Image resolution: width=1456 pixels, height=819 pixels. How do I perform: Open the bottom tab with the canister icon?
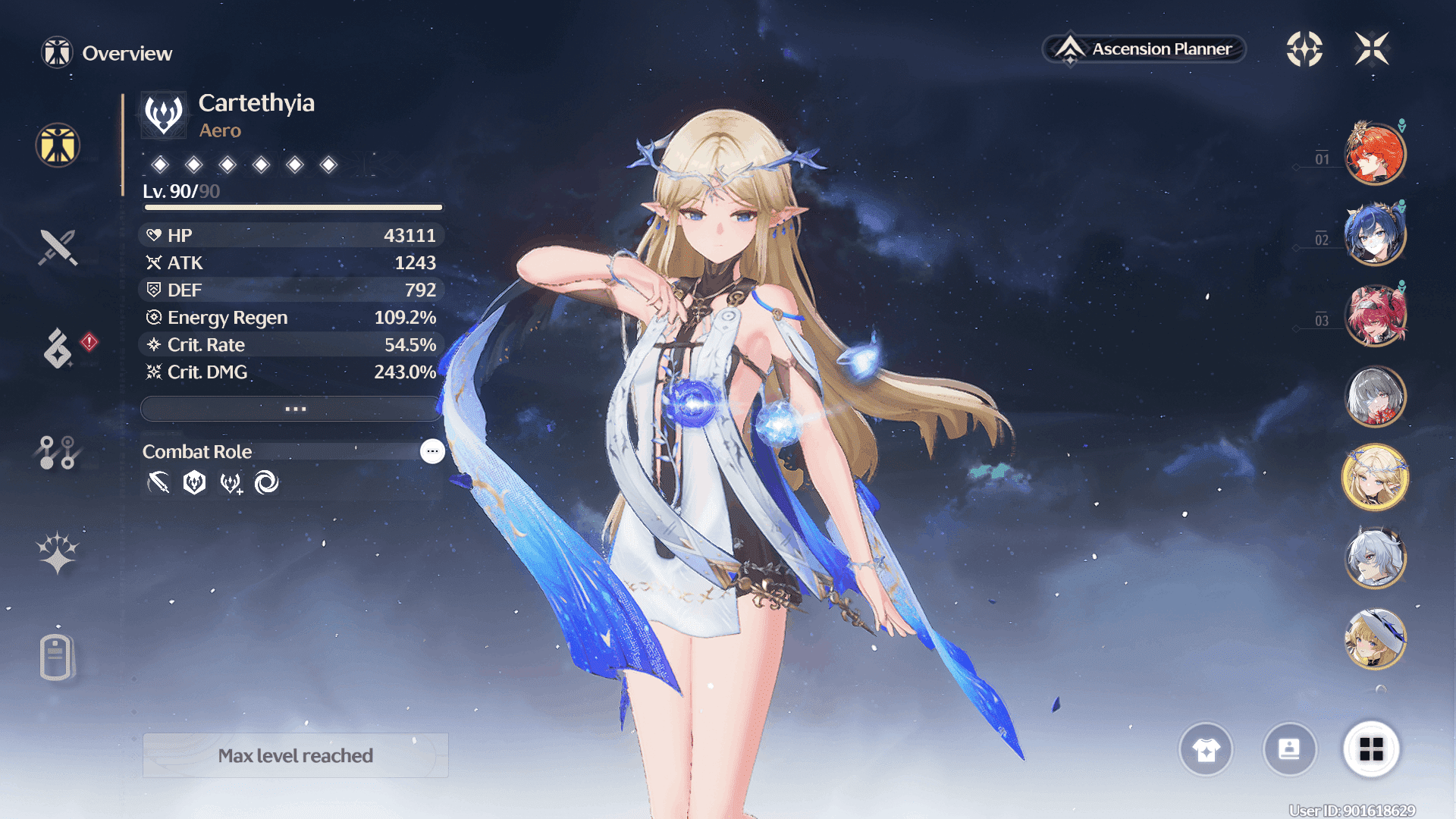click(56, 657)
